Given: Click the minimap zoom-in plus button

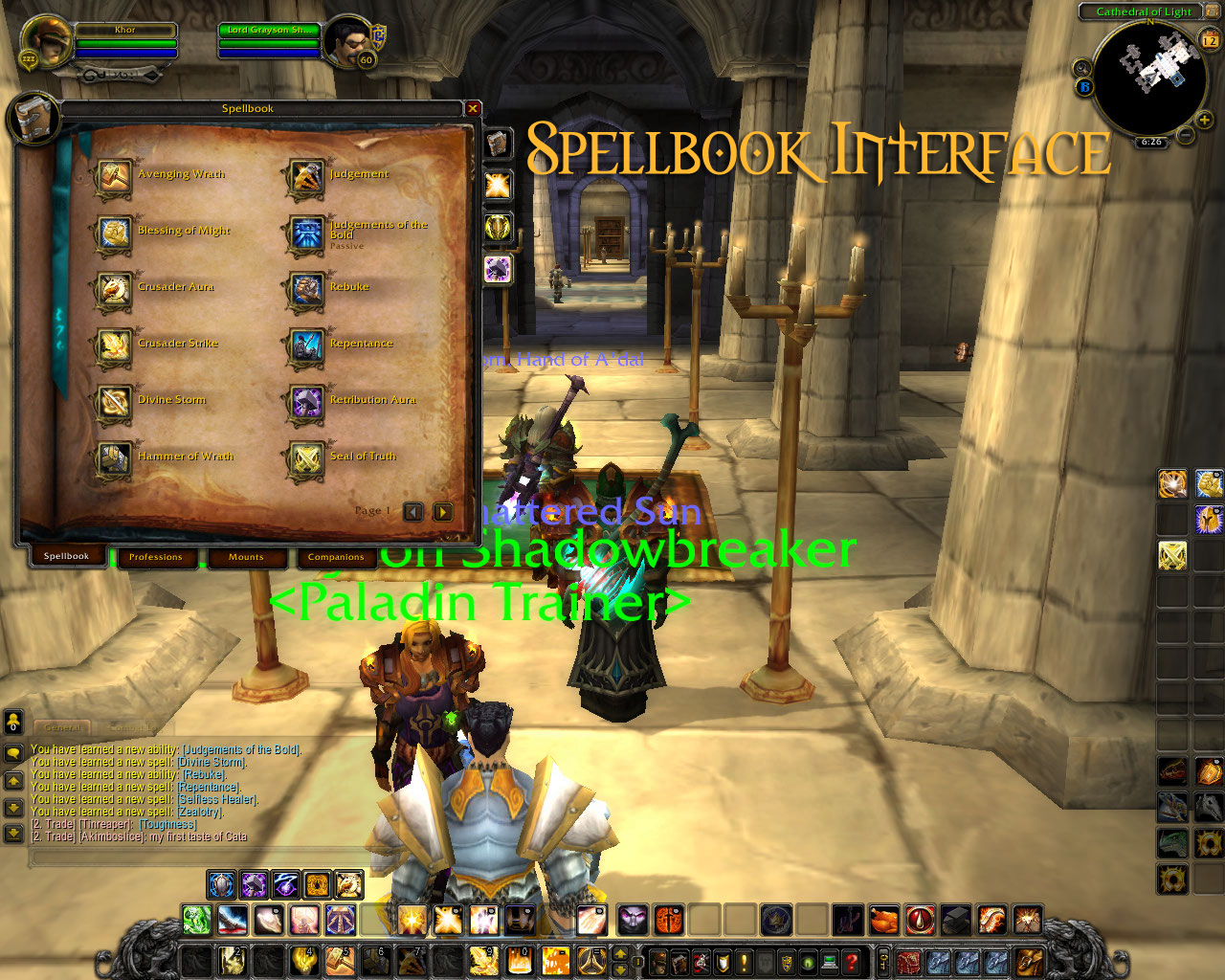Looking at the screenshot, I should (1203, 122).
